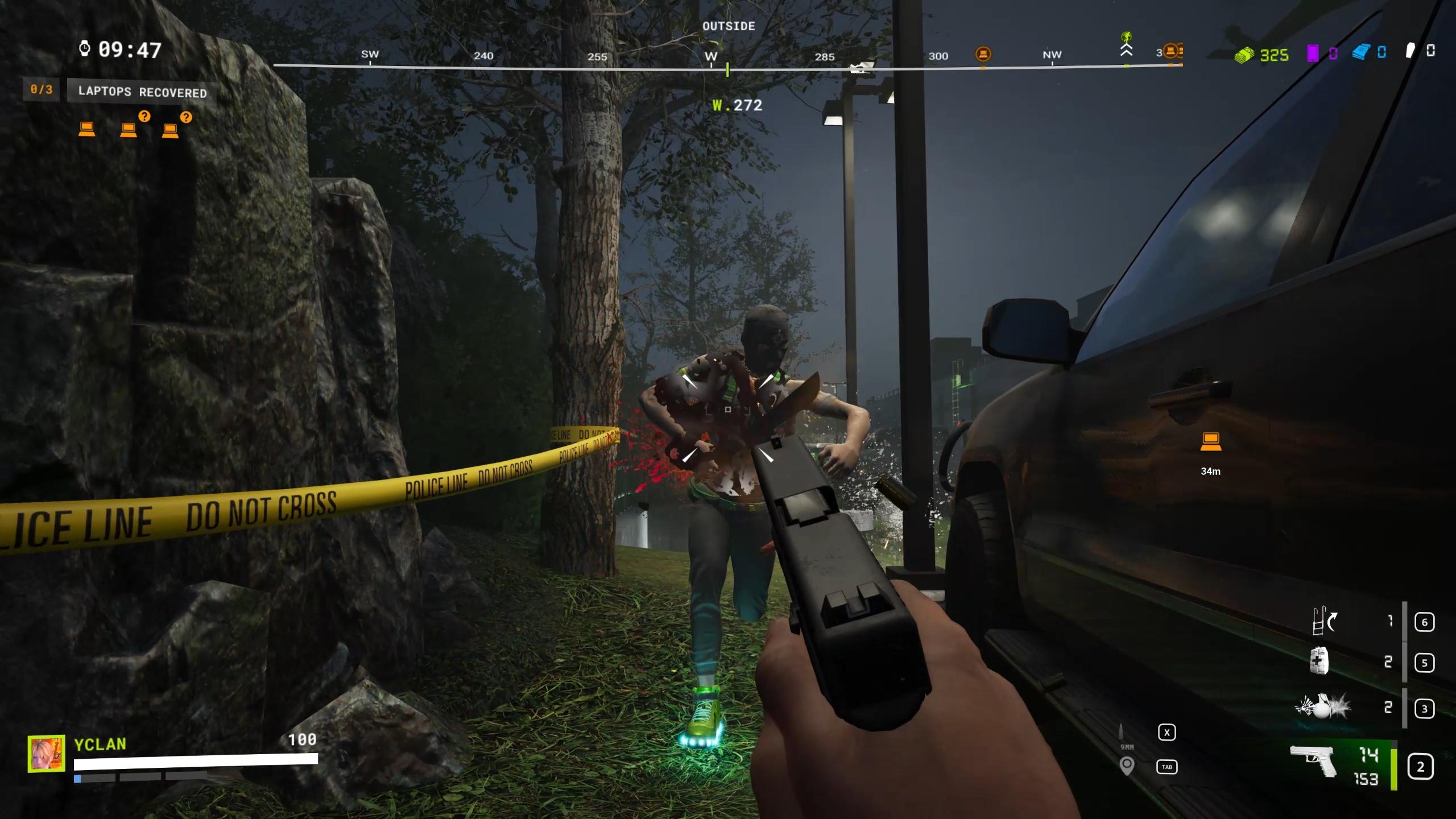Select the purple keycard counter icon
This screenshot has width=1456, height=819.
(1313, 53)
